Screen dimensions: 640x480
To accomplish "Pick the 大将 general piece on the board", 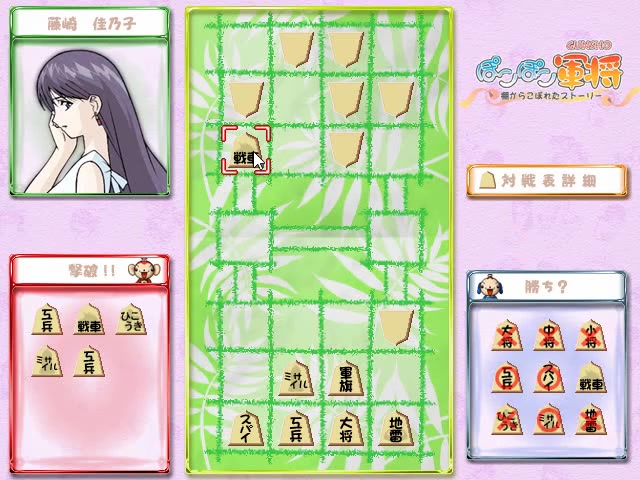I will (x=345, y=429).
